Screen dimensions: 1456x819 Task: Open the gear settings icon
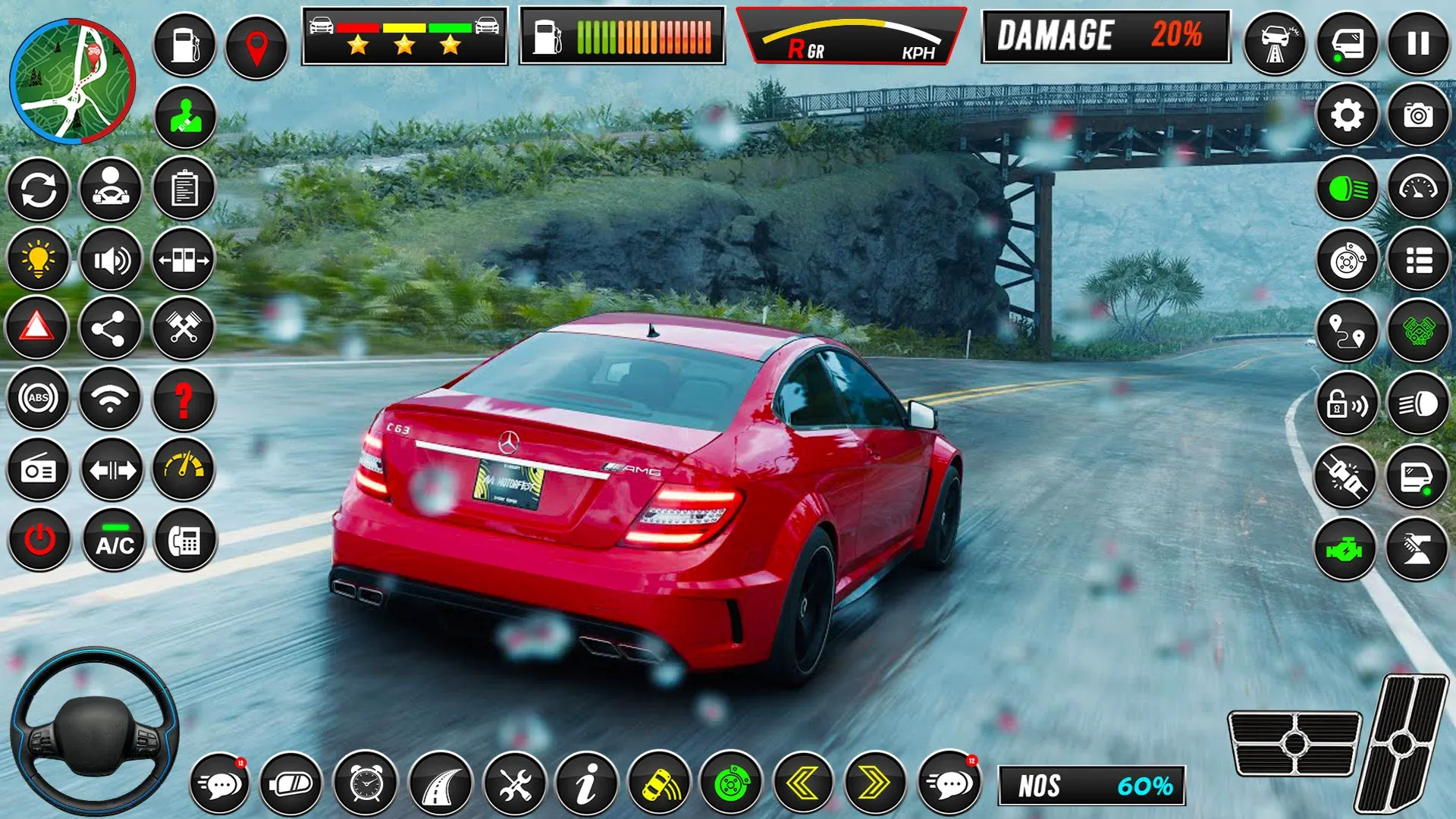pos(1347,115)
